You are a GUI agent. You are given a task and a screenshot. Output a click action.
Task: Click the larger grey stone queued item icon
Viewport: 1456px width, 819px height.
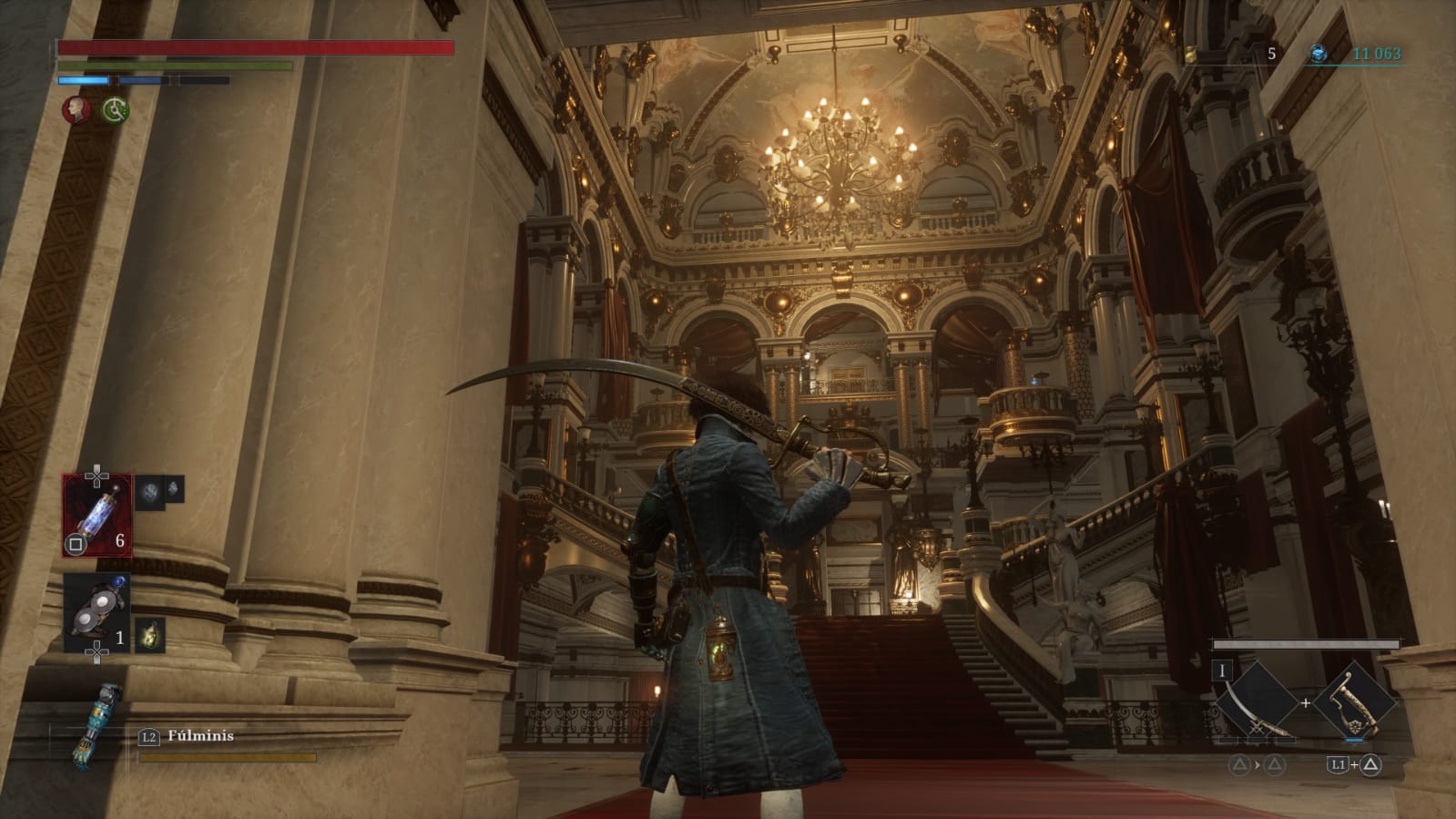pyautogui.click(x=150, y=493)
